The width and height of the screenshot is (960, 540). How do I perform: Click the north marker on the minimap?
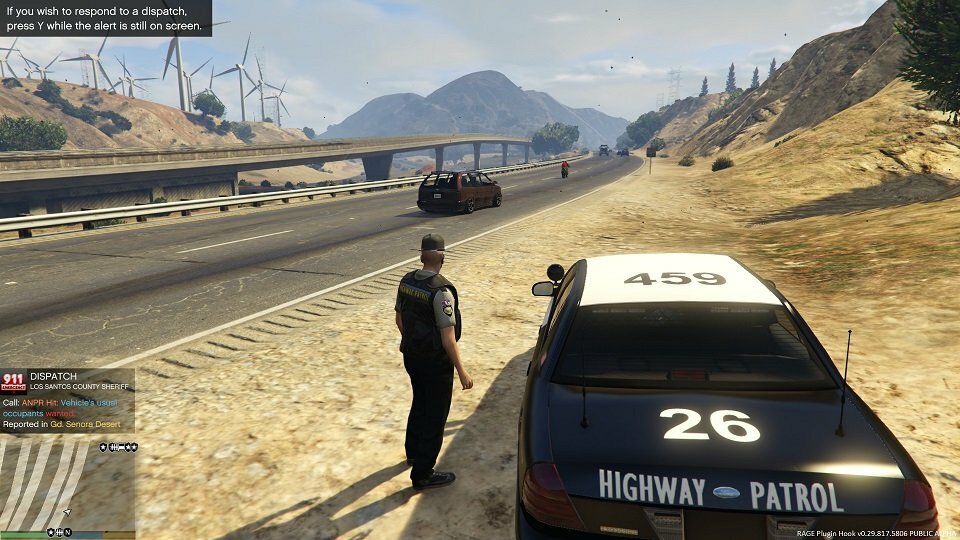68,532
